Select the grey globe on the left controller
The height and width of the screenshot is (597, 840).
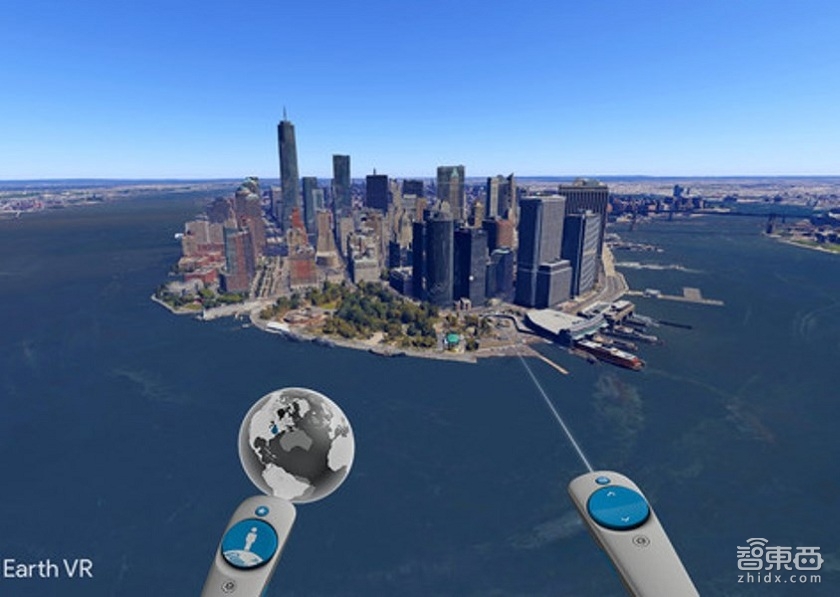296,443
